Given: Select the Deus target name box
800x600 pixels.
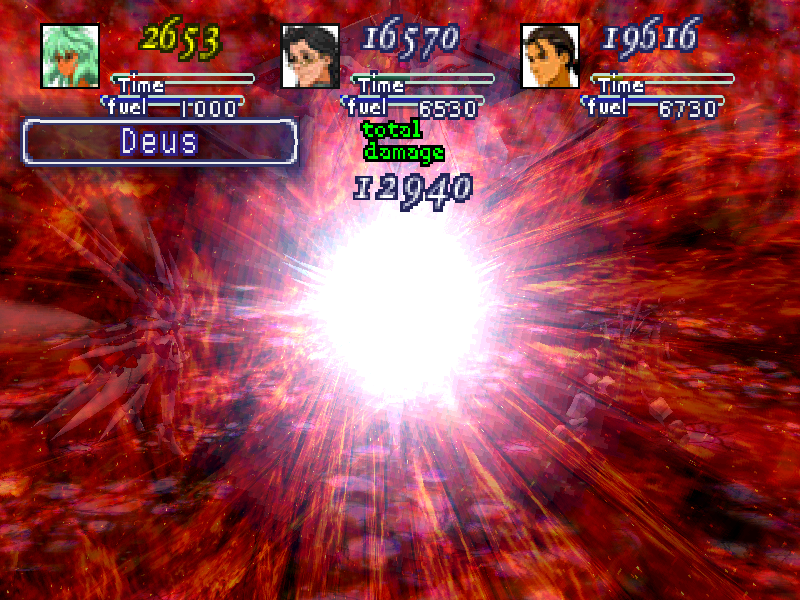Looking at the screenshot, I should (160, 142).
